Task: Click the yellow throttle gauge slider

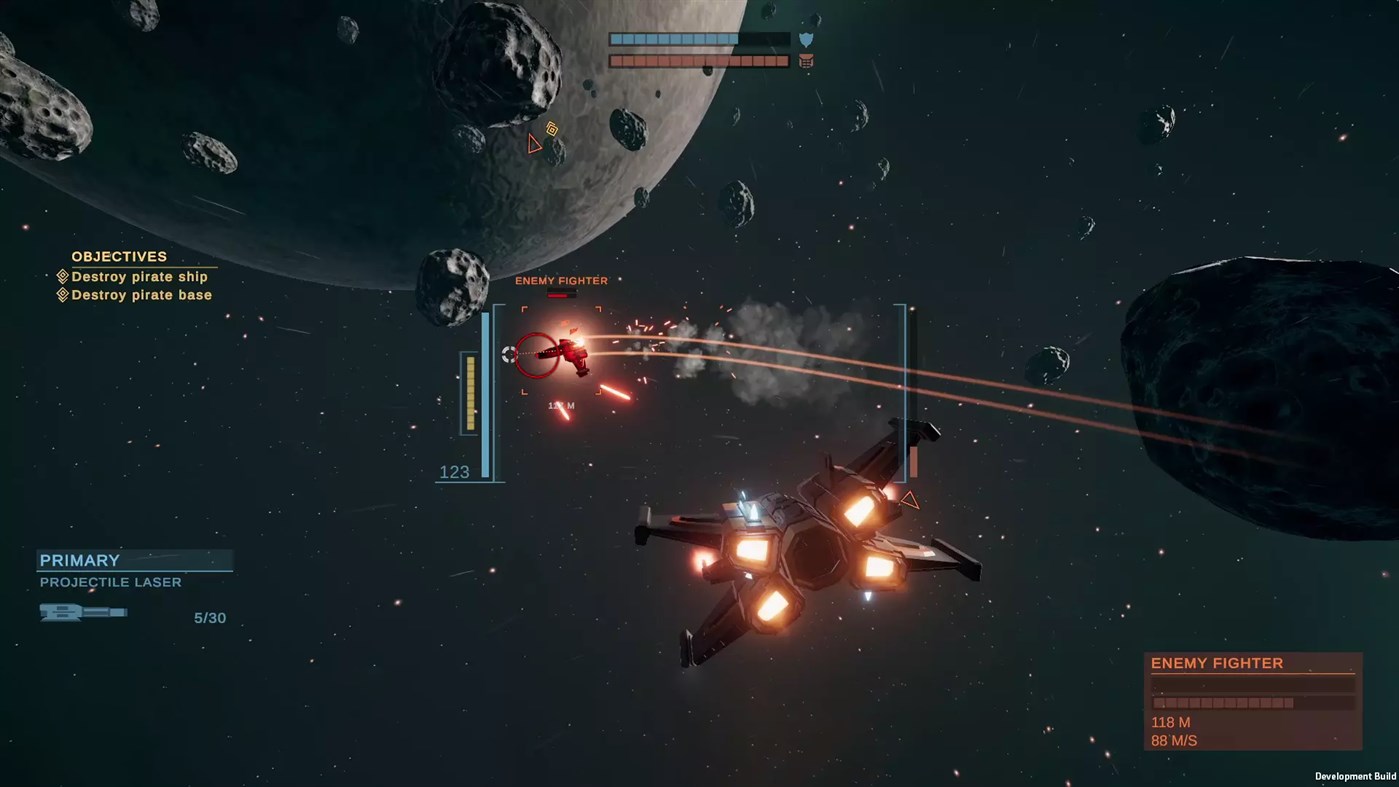Action: pos(470,392)
